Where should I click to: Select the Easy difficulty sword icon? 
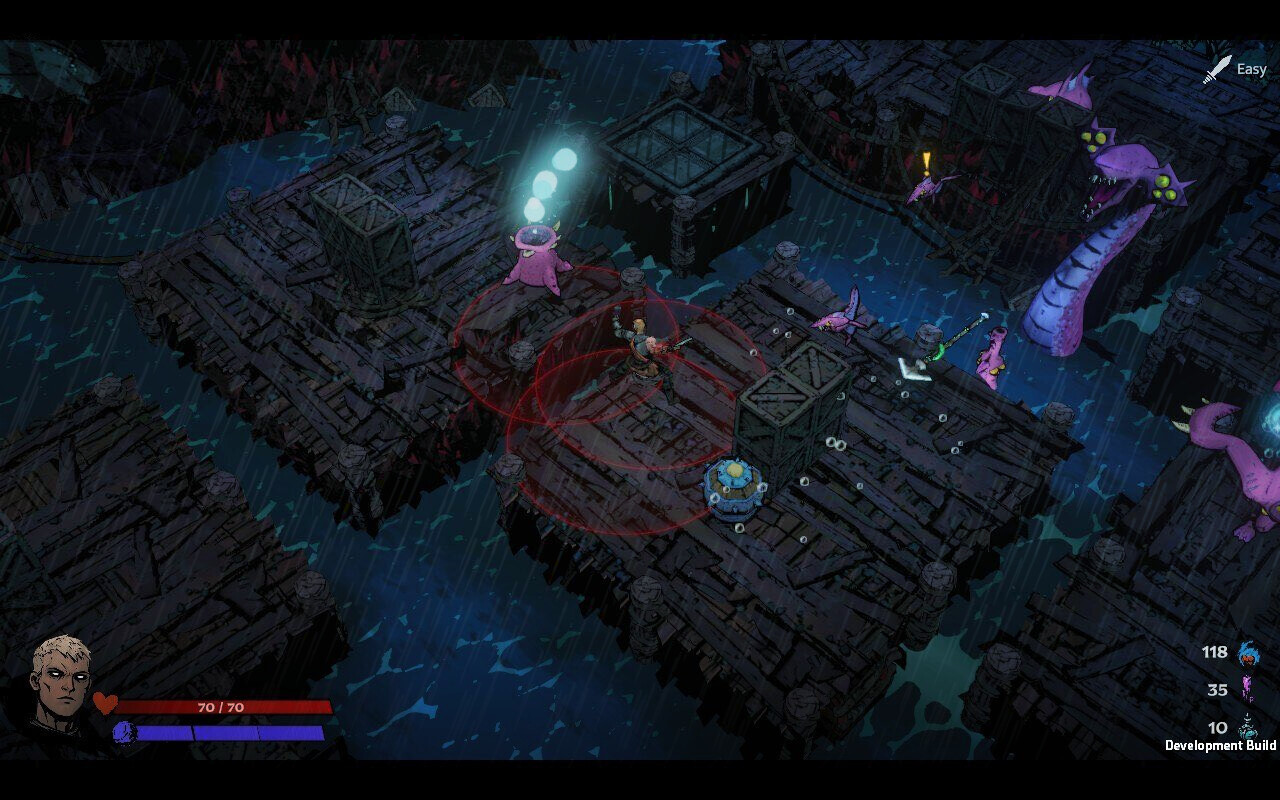coord(1217,69)
